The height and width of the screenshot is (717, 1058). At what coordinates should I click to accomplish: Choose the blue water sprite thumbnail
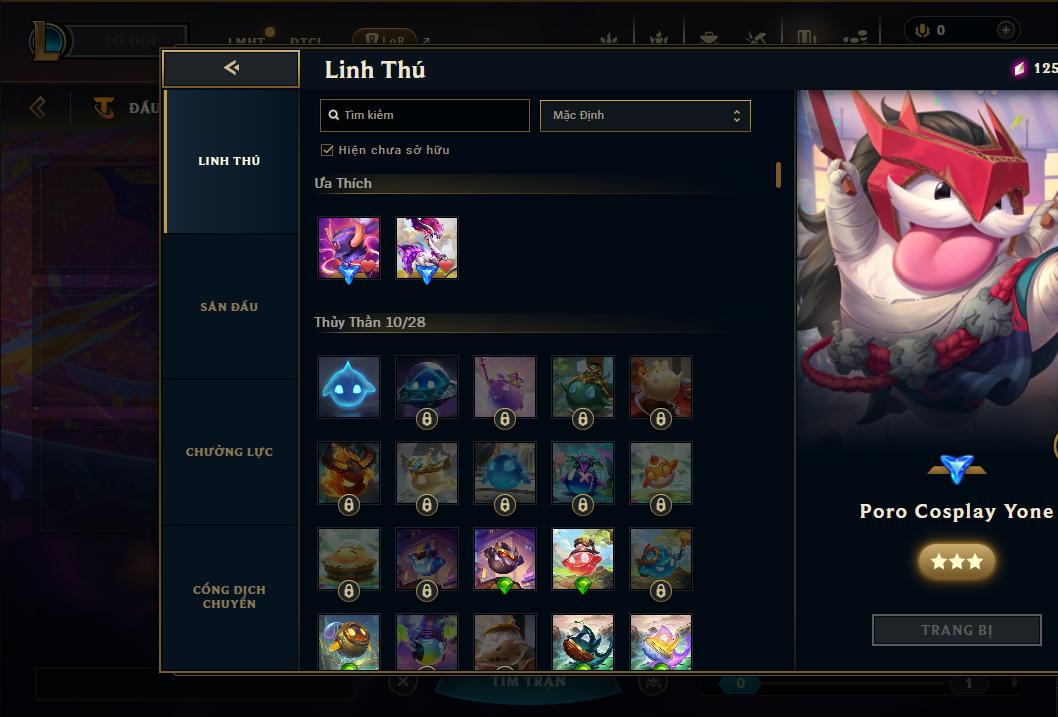point(349,386)
